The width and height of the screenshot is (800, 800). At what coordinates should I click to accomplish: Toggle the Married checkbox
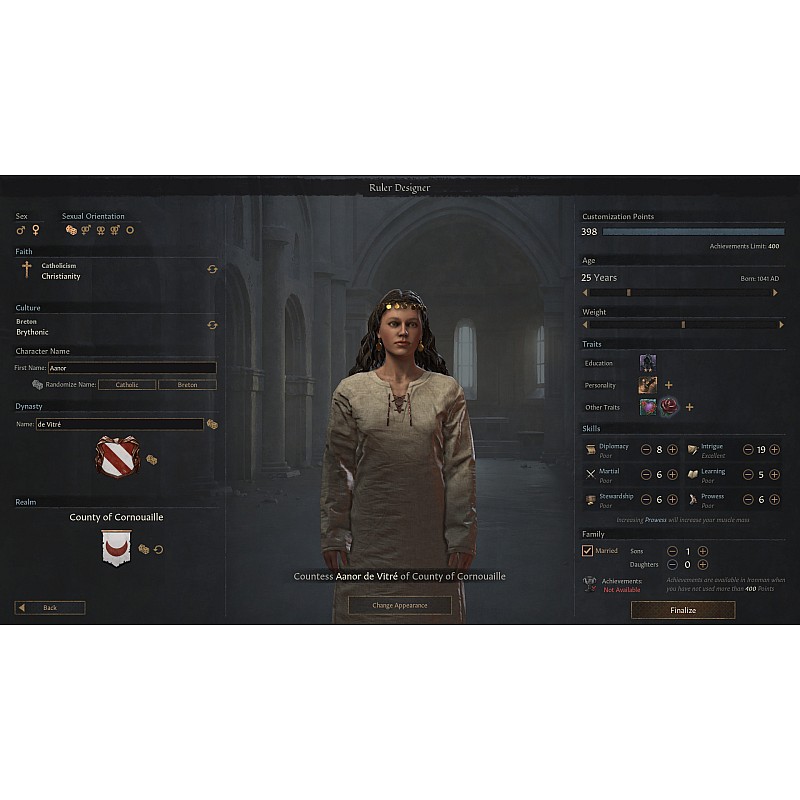(587, 551)
